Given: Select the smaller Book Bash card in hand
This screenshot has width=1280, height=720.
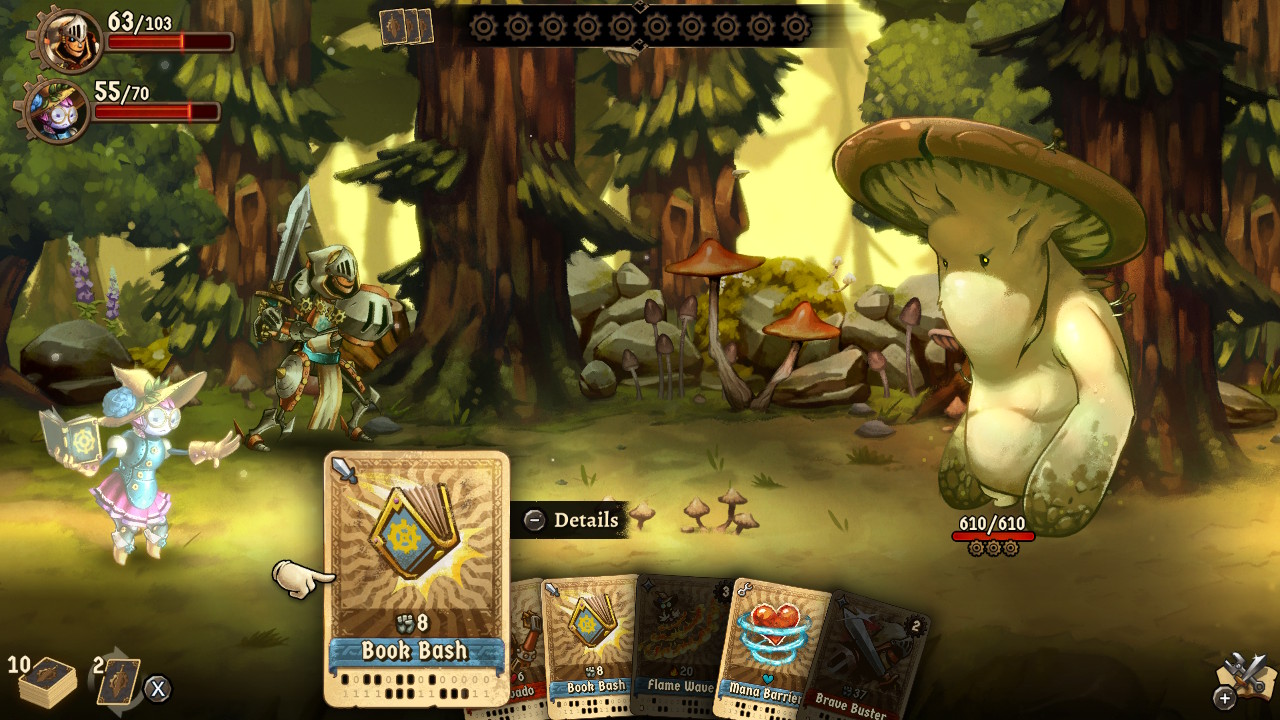Looking at the screenshot, I should tap(592, 640).
